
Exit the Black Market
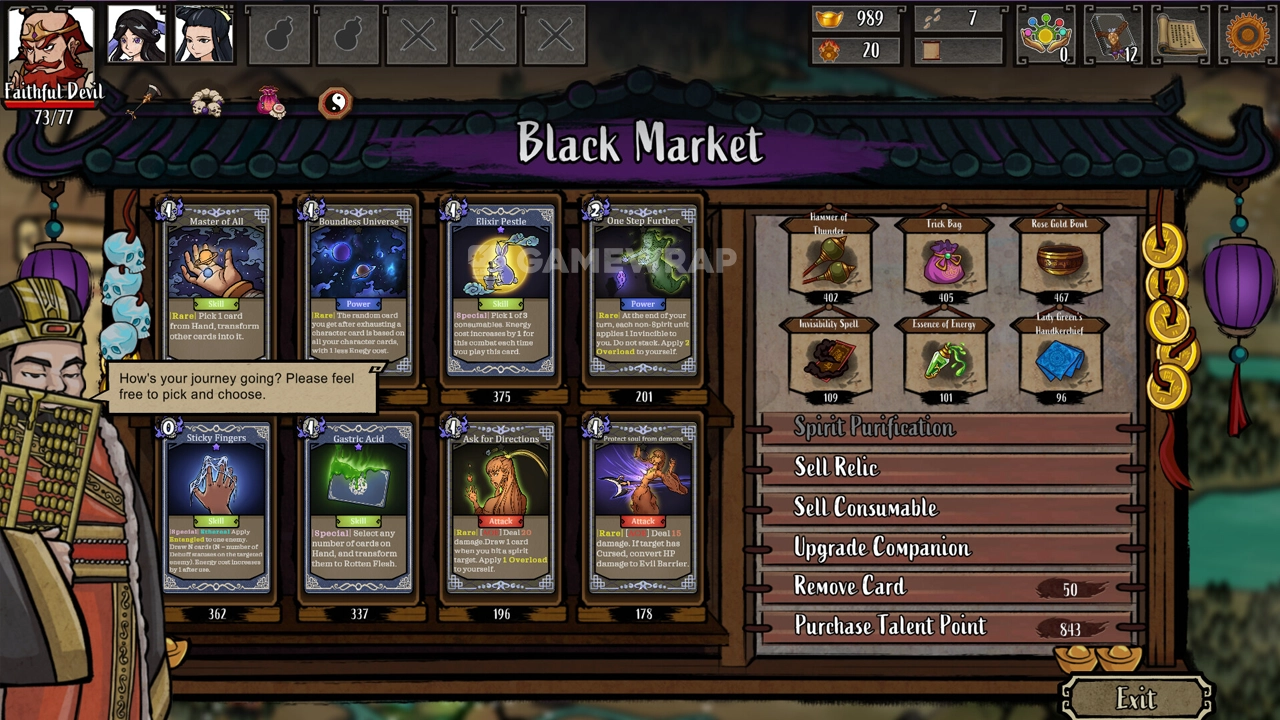click(1136, 697)
